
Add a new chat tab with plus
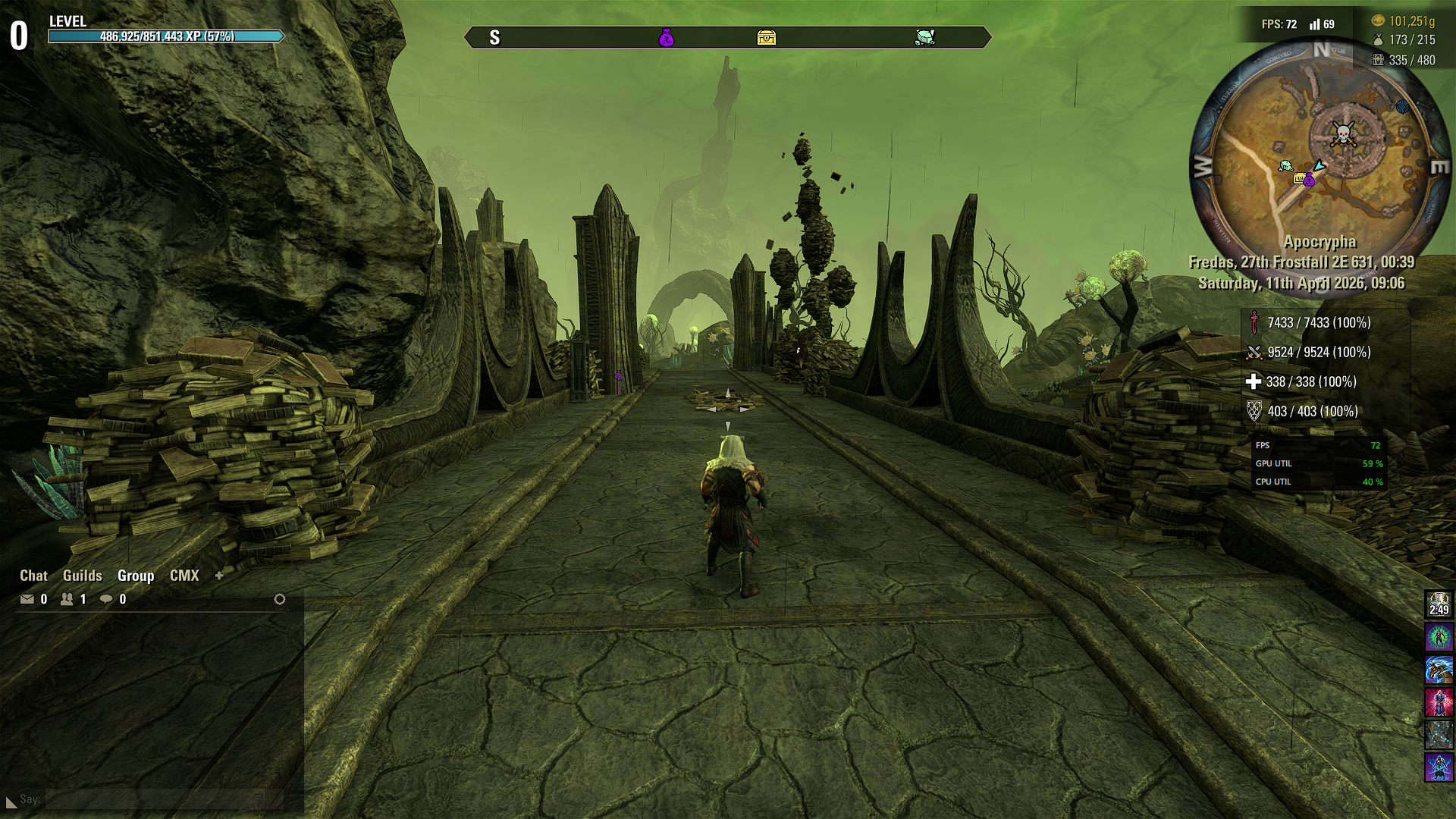click(x=219, y=576)
